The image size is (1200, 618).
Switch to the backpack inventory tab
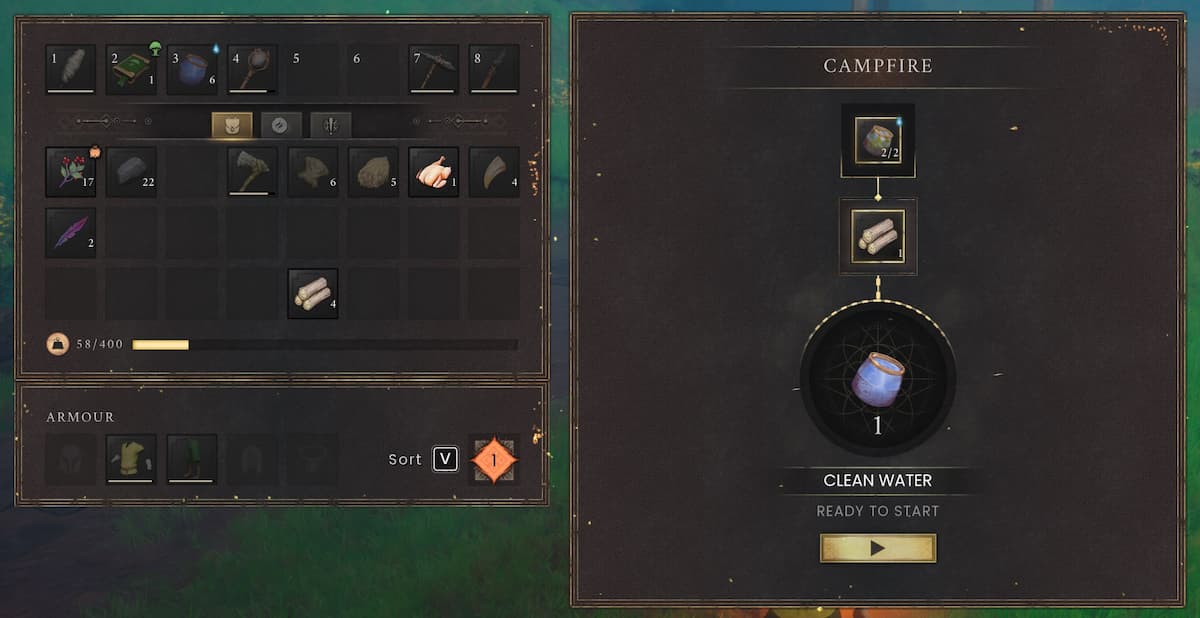[232, 125]
